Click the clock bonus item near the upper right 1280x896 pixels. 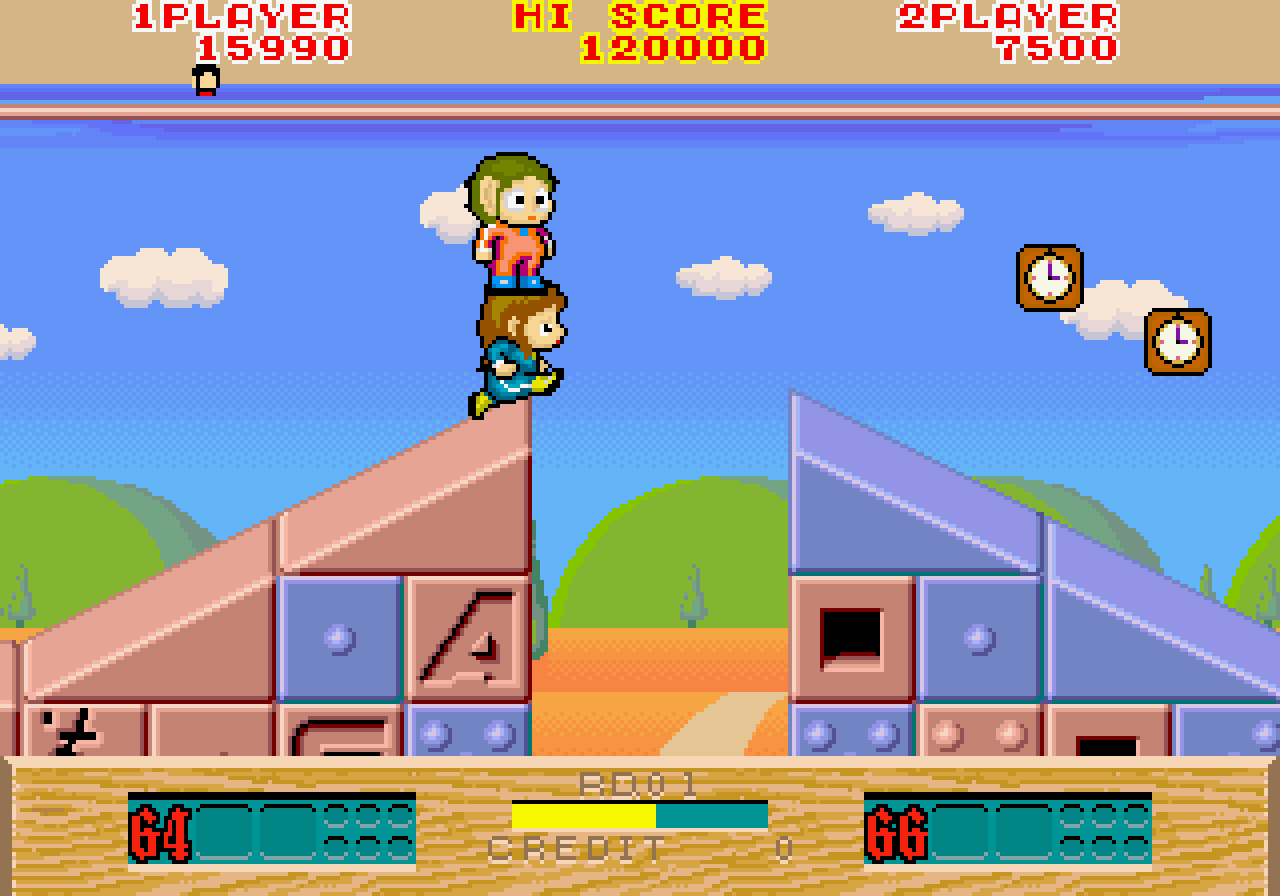[x=1052, y=277]
